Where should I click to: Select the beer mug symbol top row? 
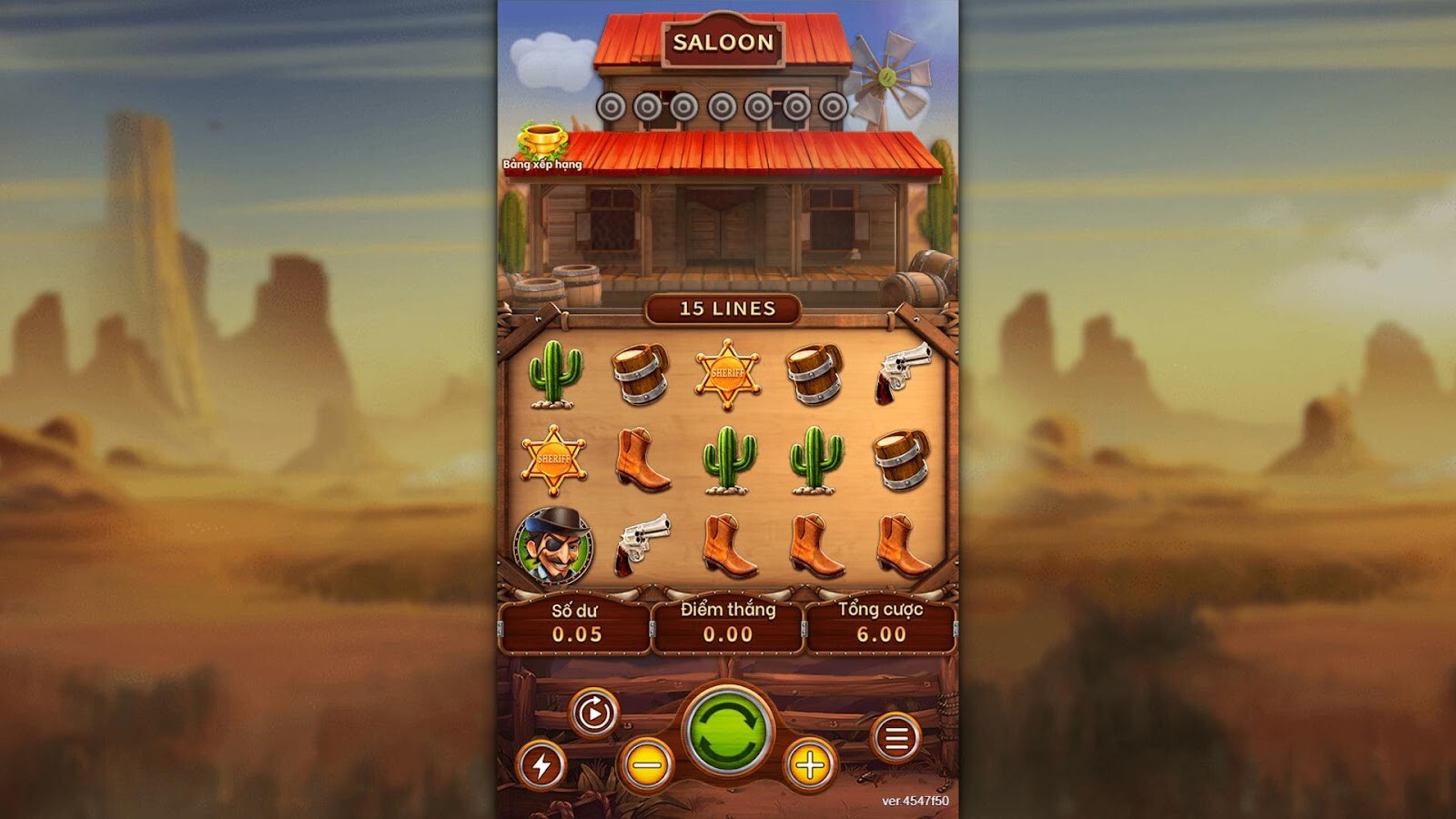pyautogui.click(x=641, y=373)
